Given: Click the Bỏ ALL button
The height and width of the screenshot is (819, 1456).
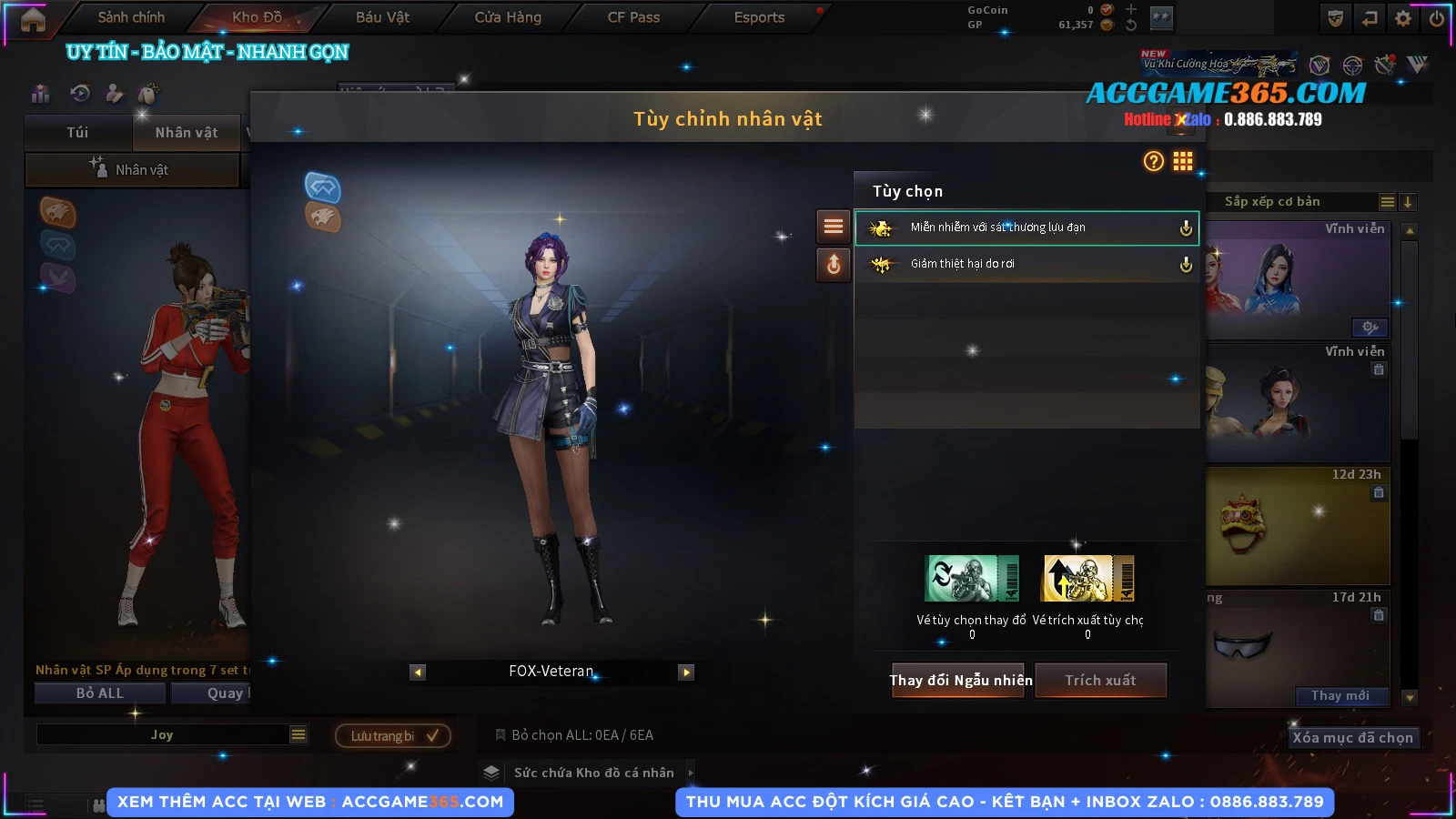Looking at the screenshot, I should tap(100, 693).
